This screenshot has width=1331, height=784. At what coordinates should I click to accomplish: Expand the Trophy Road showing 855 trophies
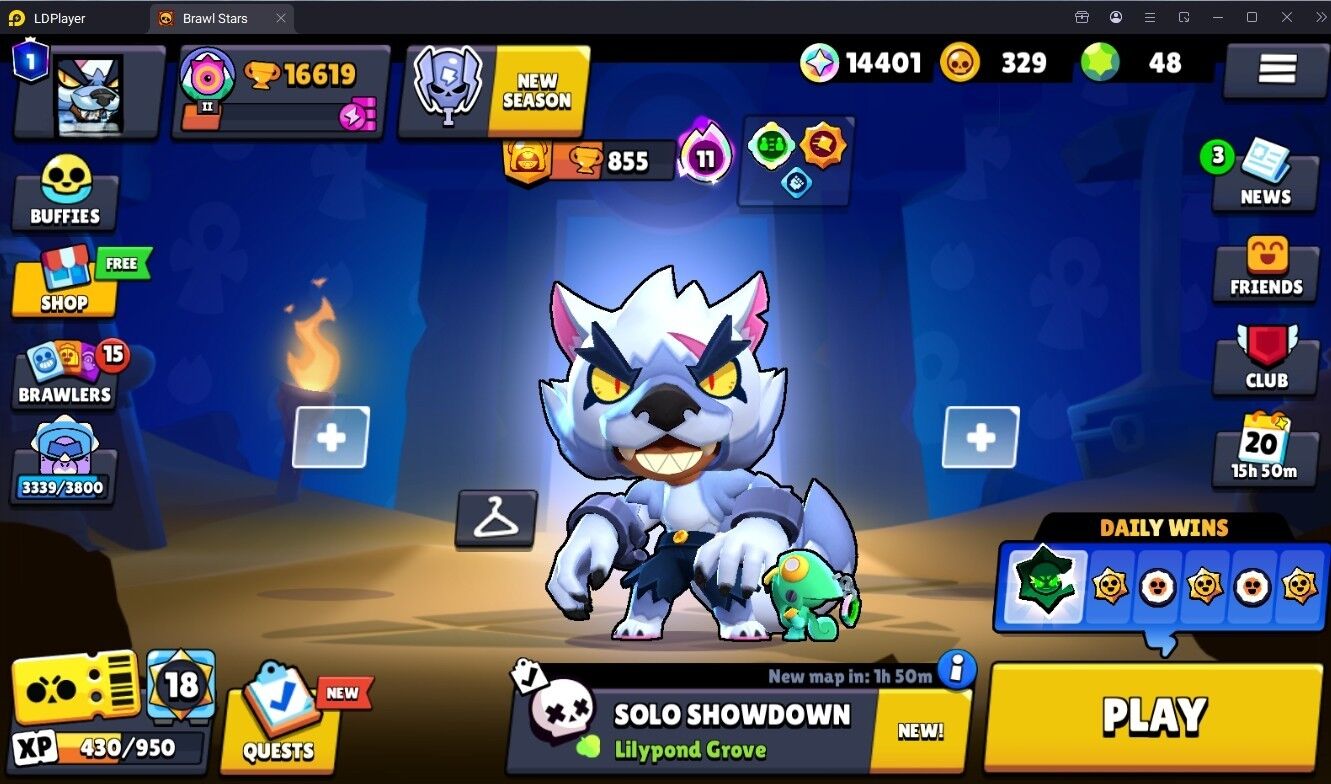(x=586, y=159)
